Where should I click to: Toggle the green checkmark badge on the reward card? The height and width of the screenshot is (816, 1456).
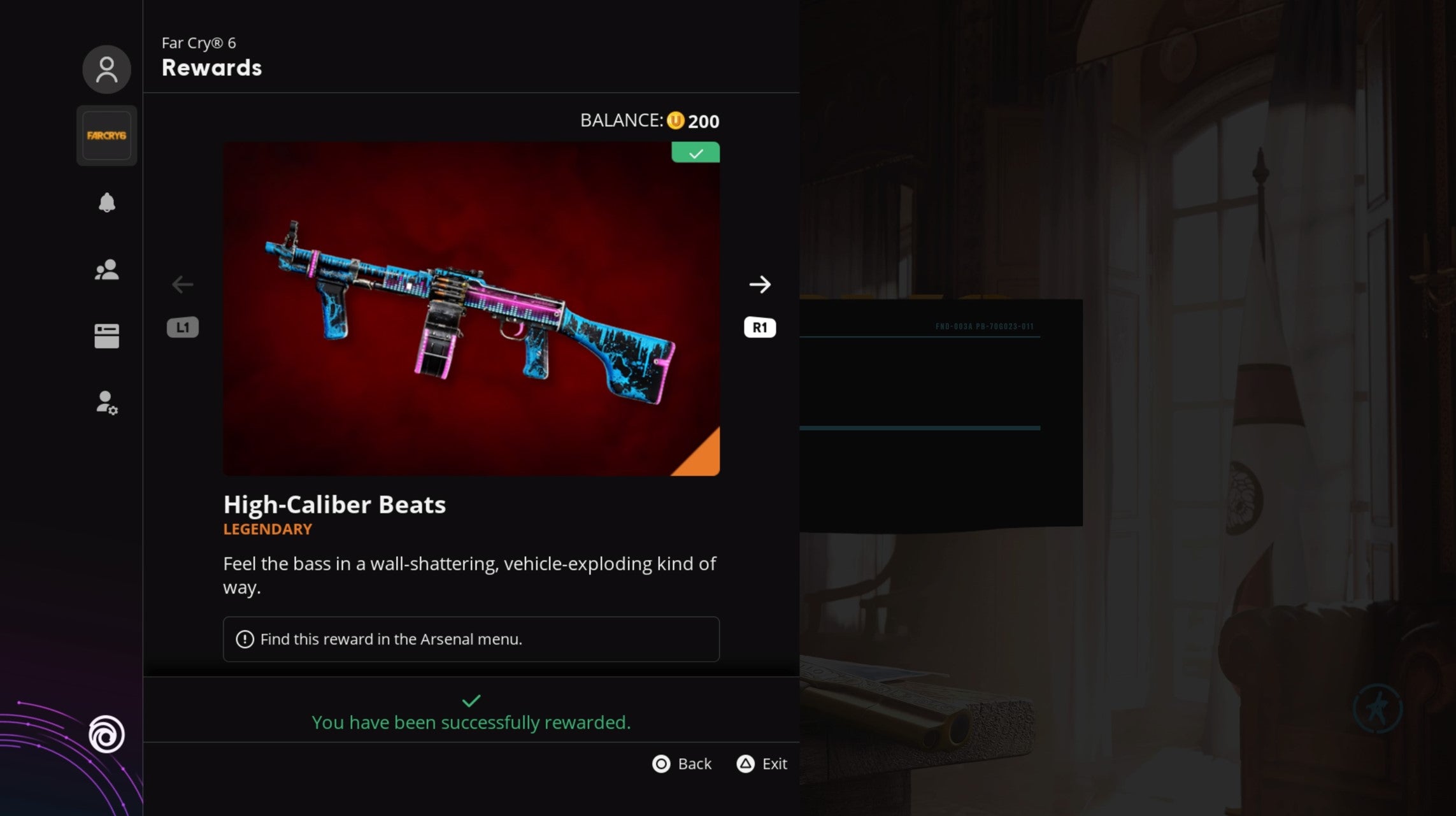[x=696, y=152]
